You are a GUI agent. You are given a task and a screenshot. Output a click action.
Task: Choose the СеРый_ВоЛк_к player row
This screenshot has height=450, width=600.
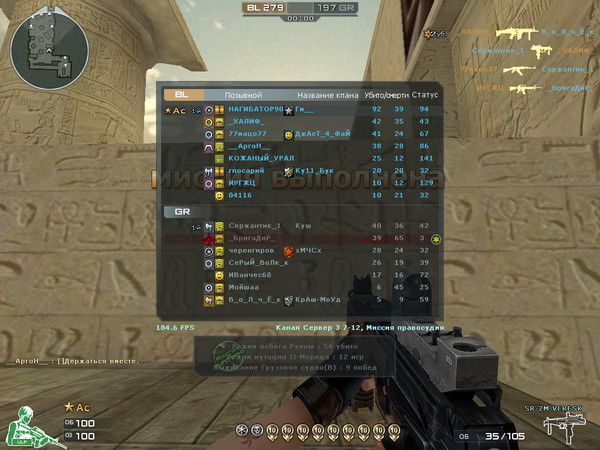pyautogui.click(x=258, y=262)
